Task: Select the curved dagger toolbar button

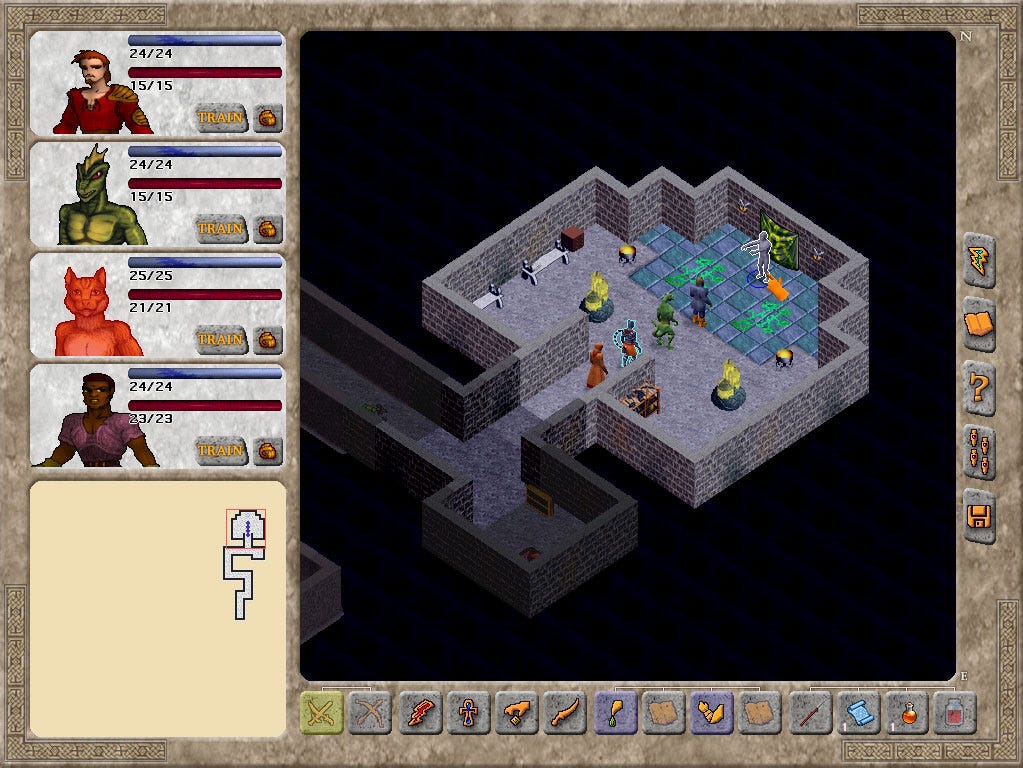Action: click(x=566, y=713)
